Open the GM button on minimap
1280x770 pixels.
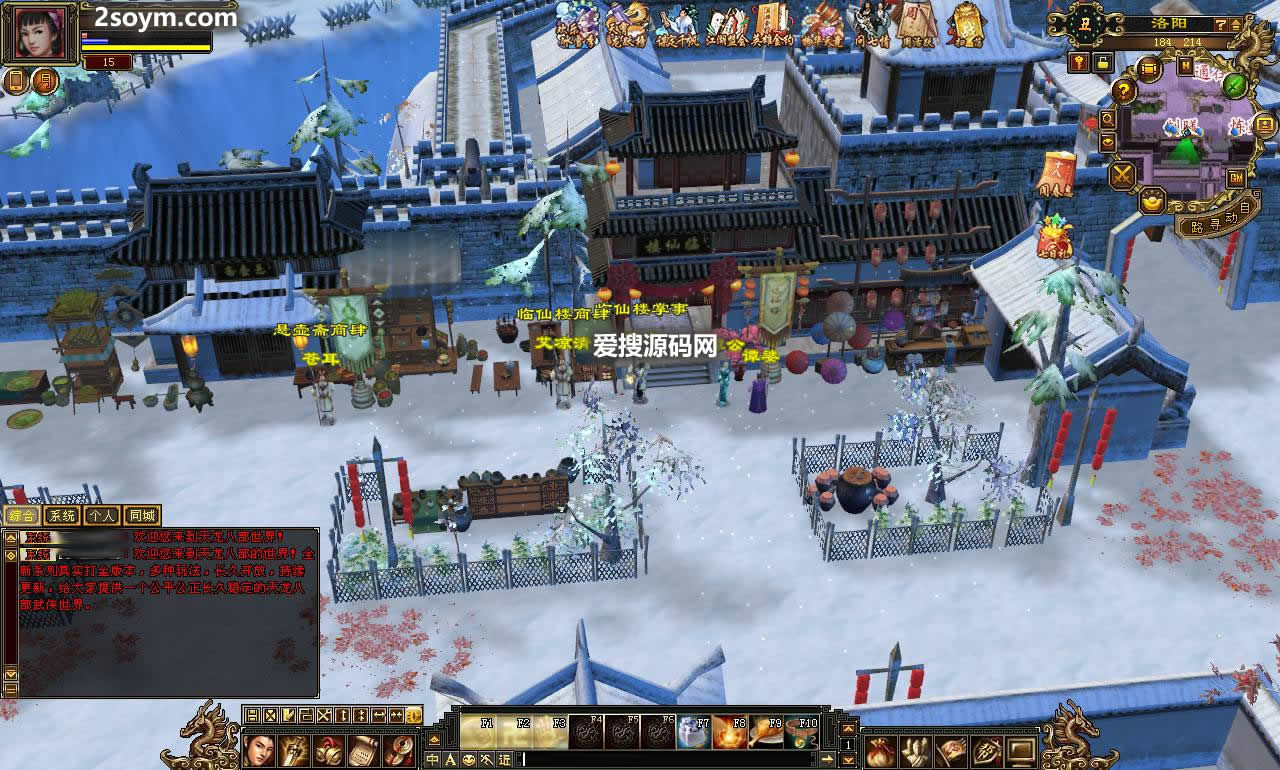[1236, 178]
